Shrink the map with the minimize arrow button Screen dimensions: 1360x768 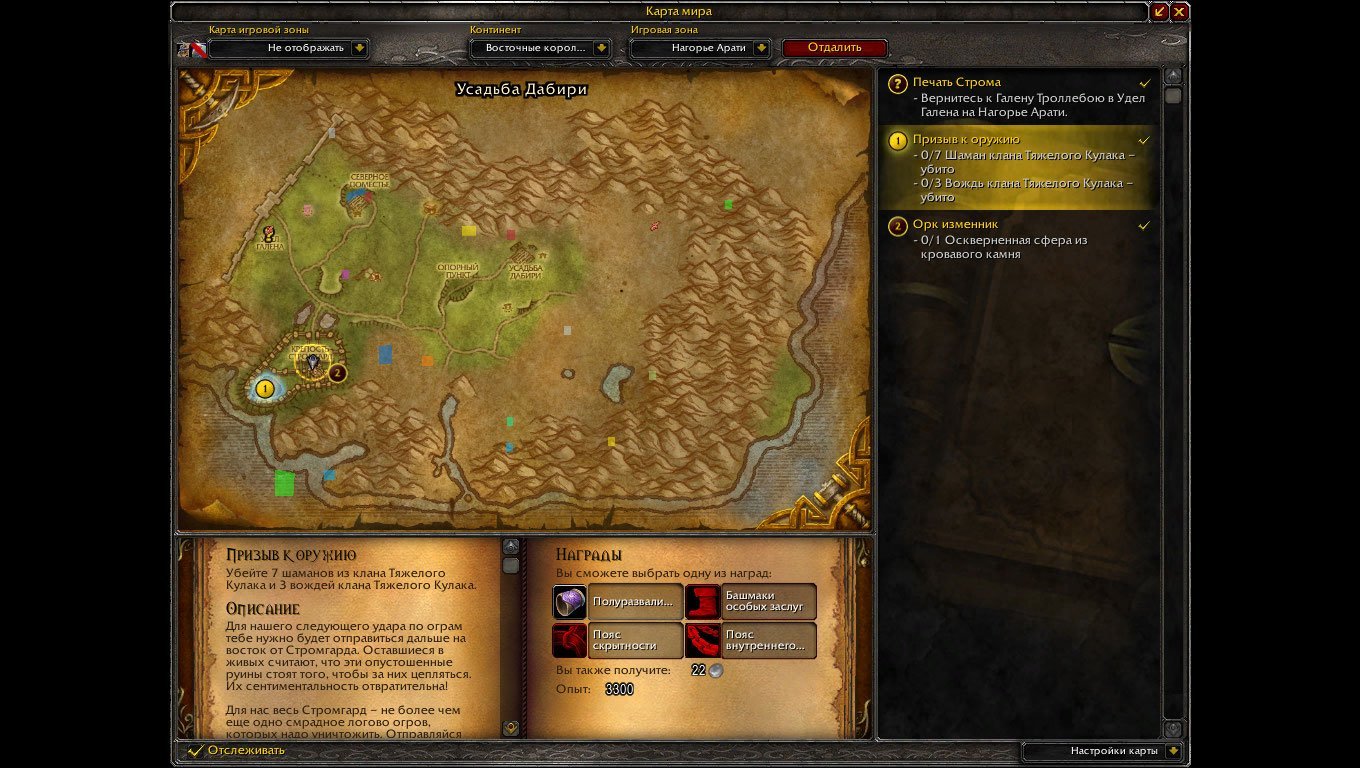point(1160,12)
